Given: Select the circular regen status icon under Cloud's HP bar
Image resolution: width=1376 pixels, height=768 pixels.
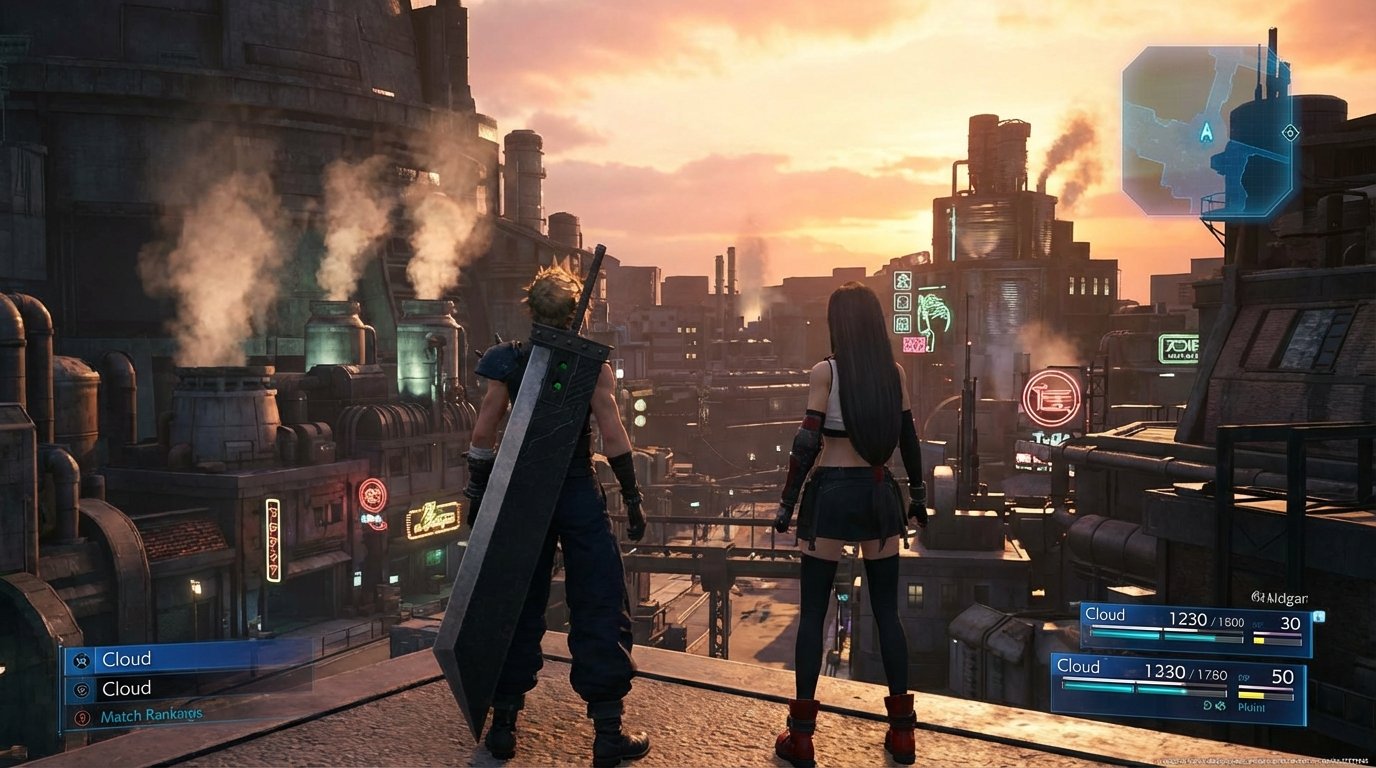Looking at the screenshot, I should point(1206,704).
